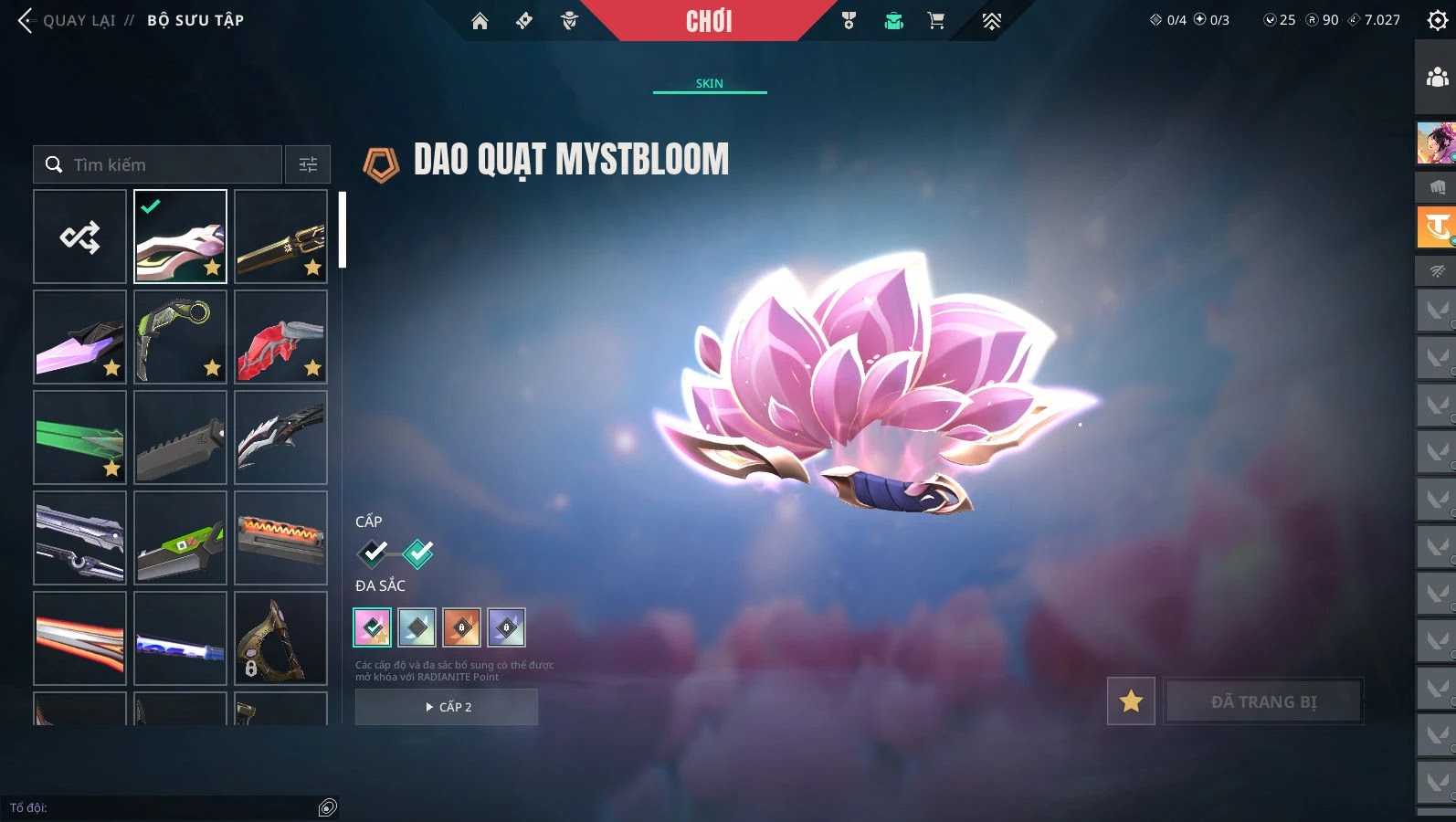This screenshot has width=1456, height=822.
Task: Open the settings gear icon
Action: (x=1437, y=20)
